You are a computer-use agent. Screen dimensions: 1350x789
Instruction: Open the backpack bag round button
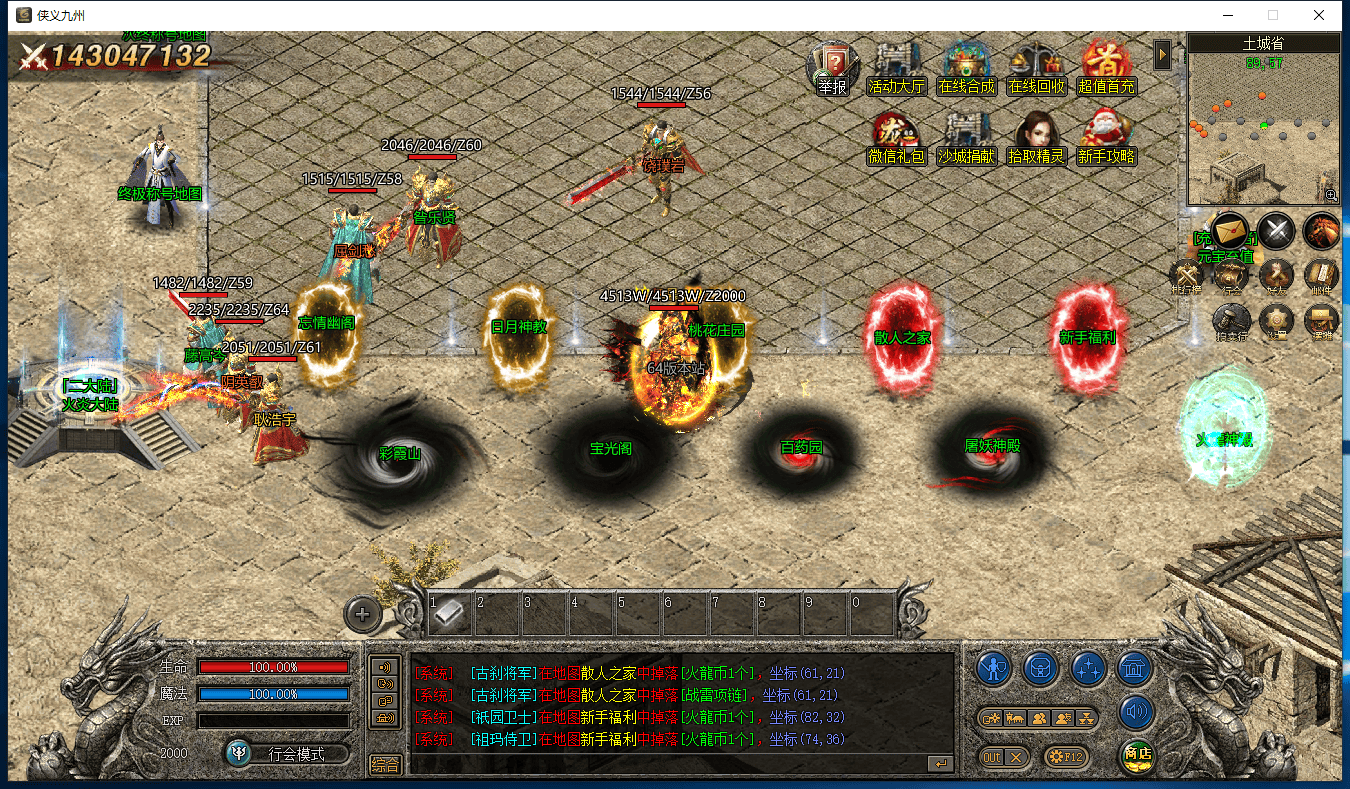tap(1040, 667)
